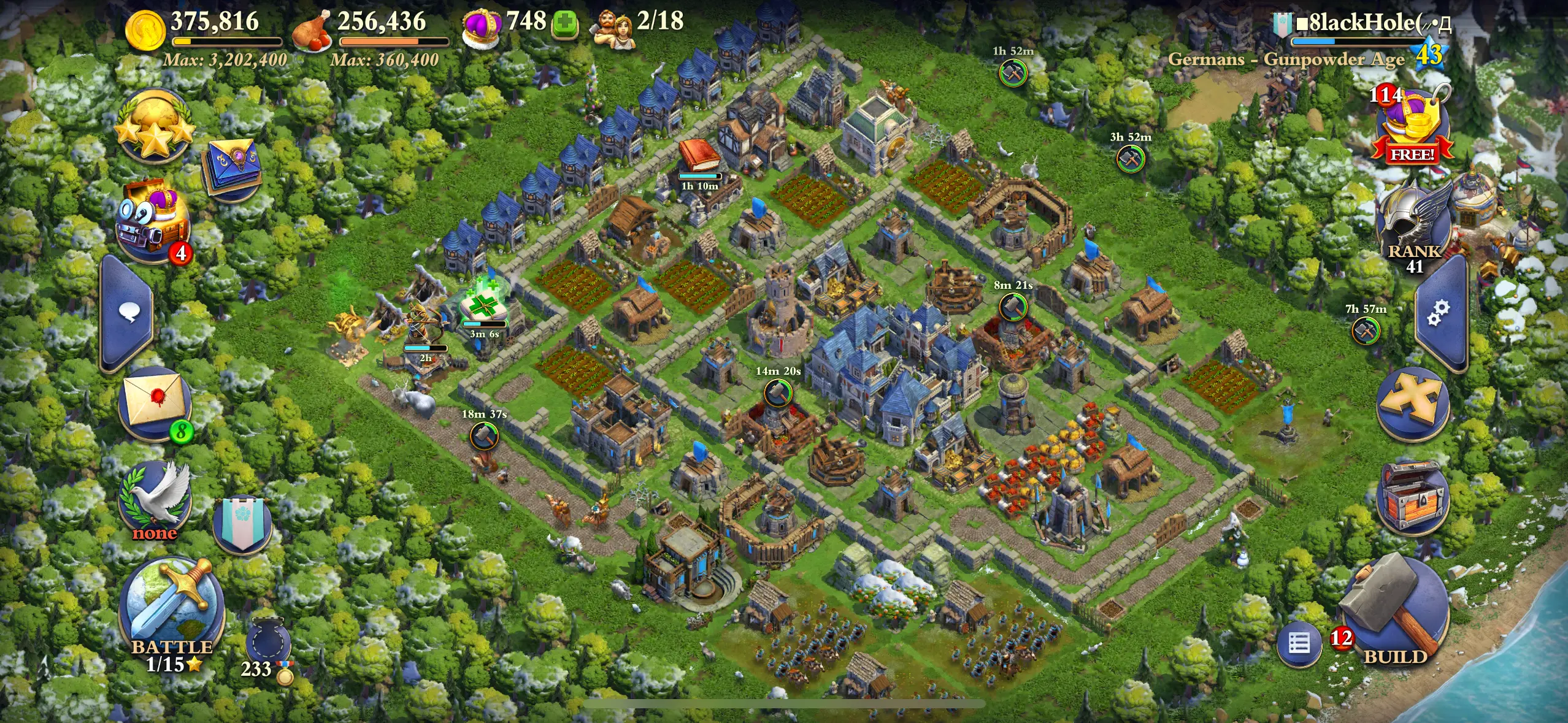
Task: Open the mail envelope inbox
Action: 156,402
